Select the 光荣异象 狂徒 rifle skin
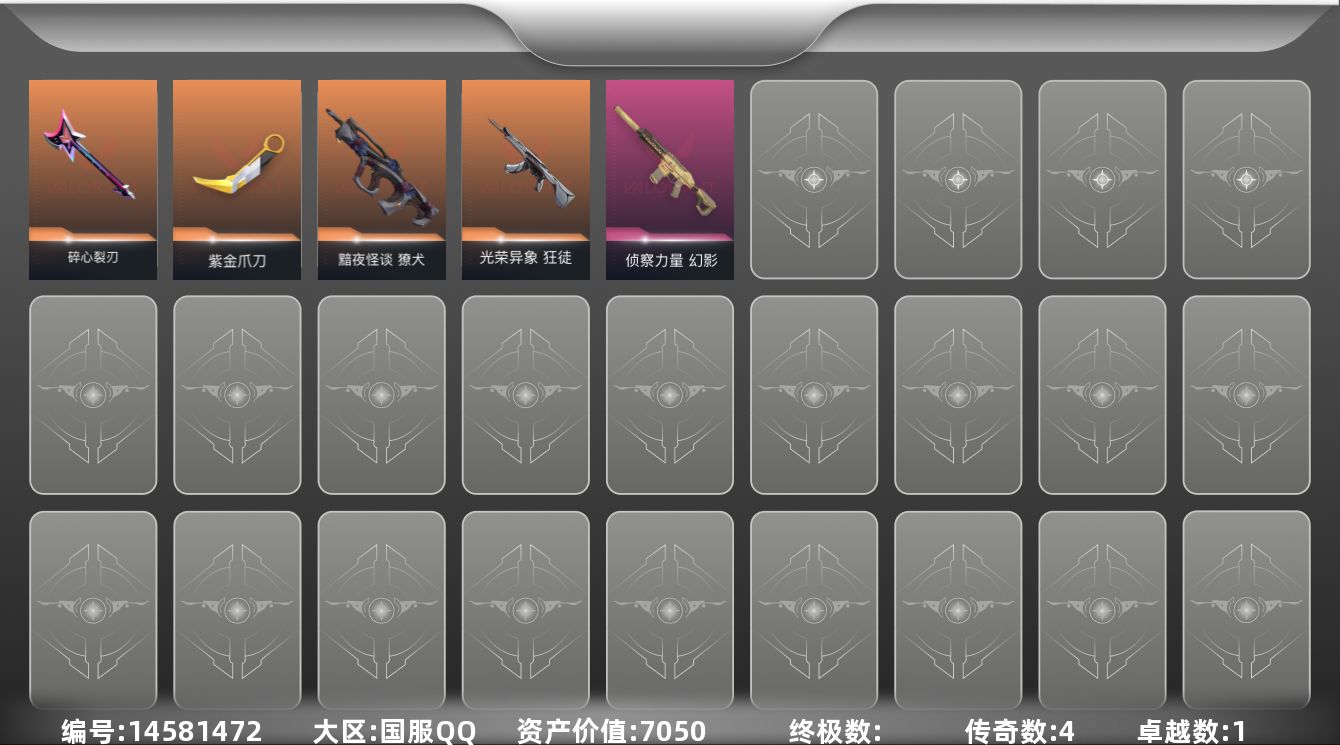This screenshot has width=1340, height=745. click(525, 178)
